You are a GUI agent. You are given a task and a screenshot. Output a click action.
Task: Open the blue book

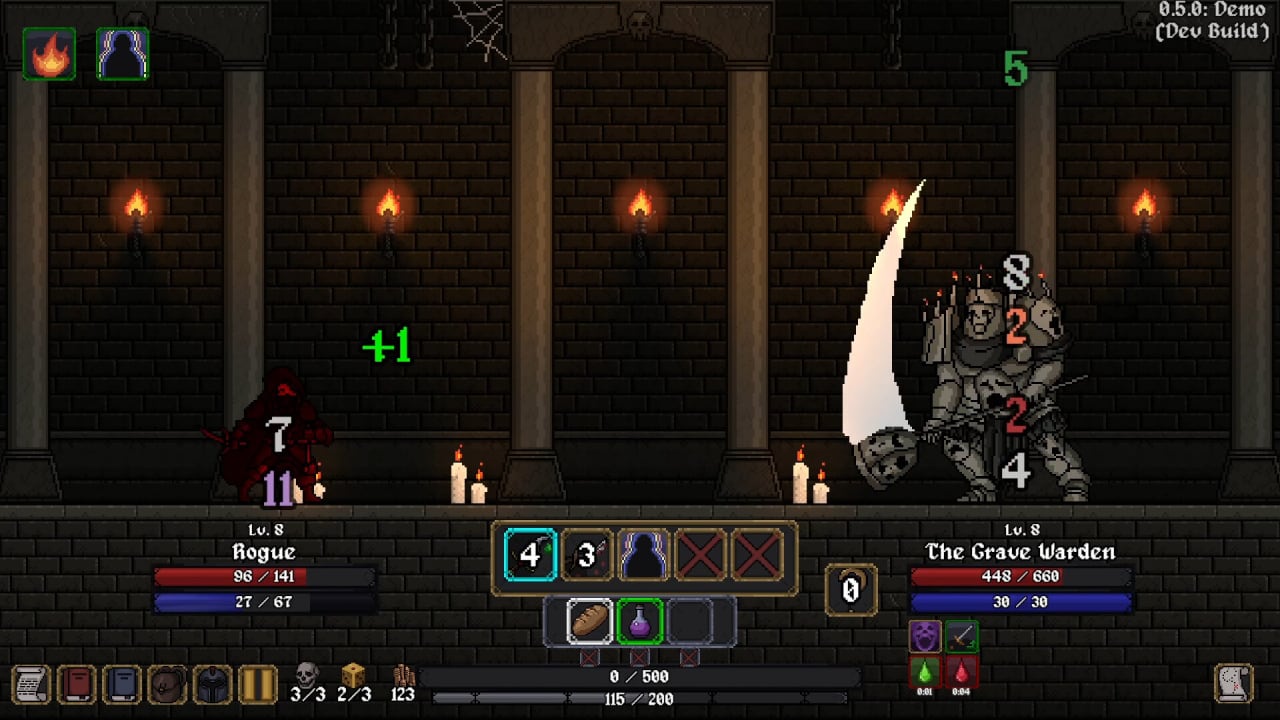coord(122,684)
